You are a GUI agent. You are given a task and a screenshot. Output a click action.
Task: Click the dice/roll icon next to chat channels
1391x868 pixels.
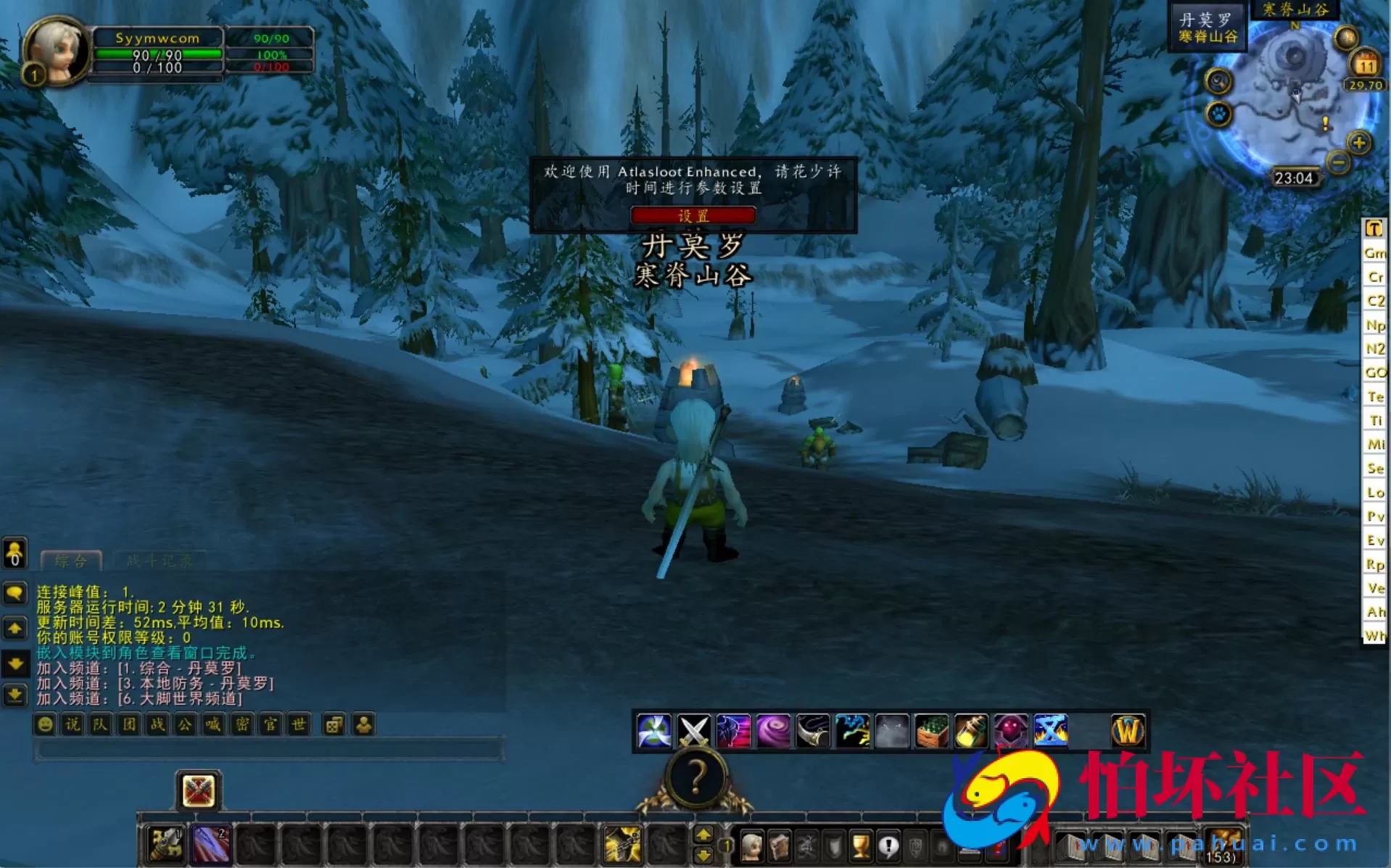334,724
